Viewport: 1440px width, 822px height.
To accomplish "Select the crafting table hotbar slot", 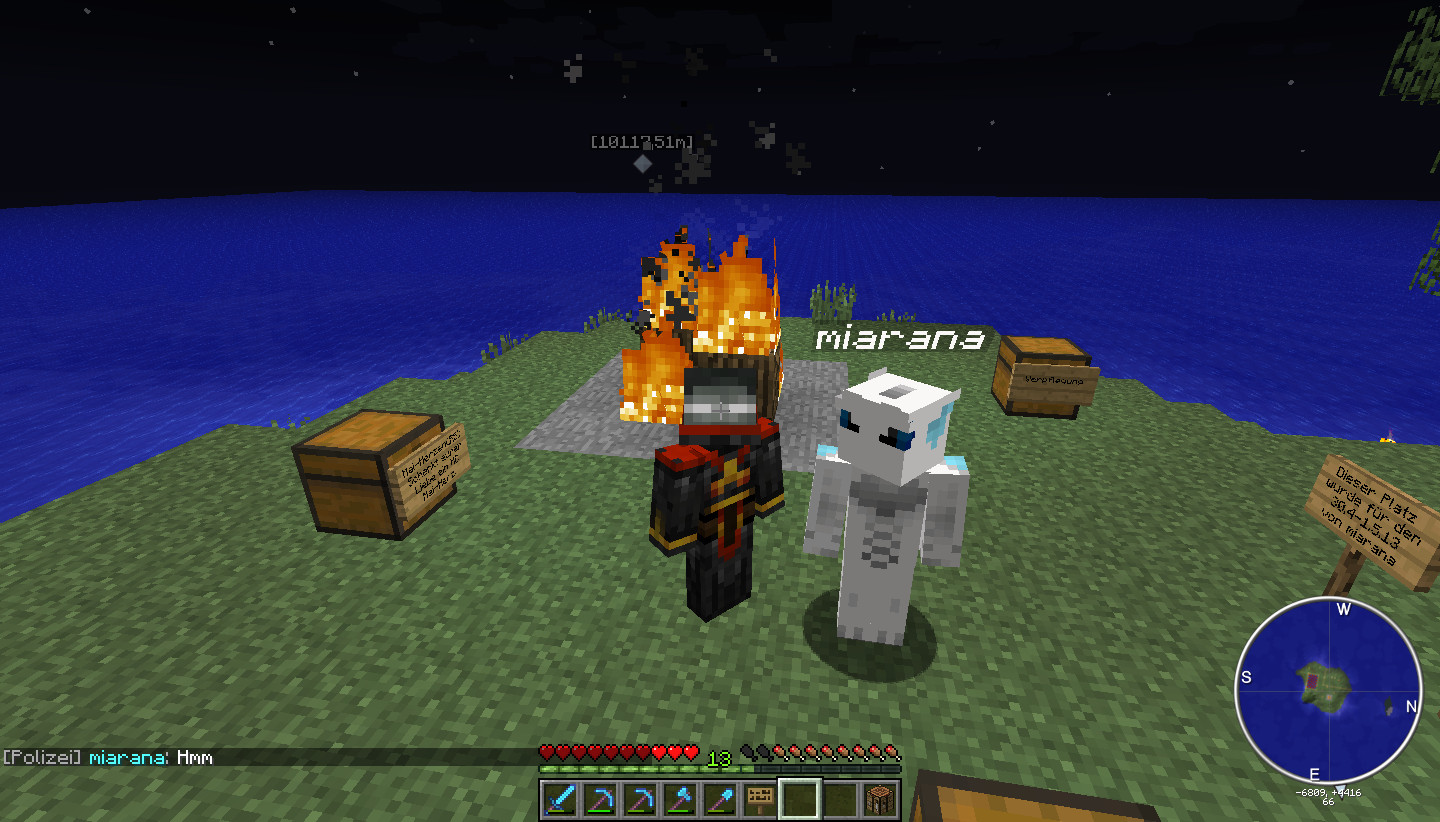I will click(880, 799).
